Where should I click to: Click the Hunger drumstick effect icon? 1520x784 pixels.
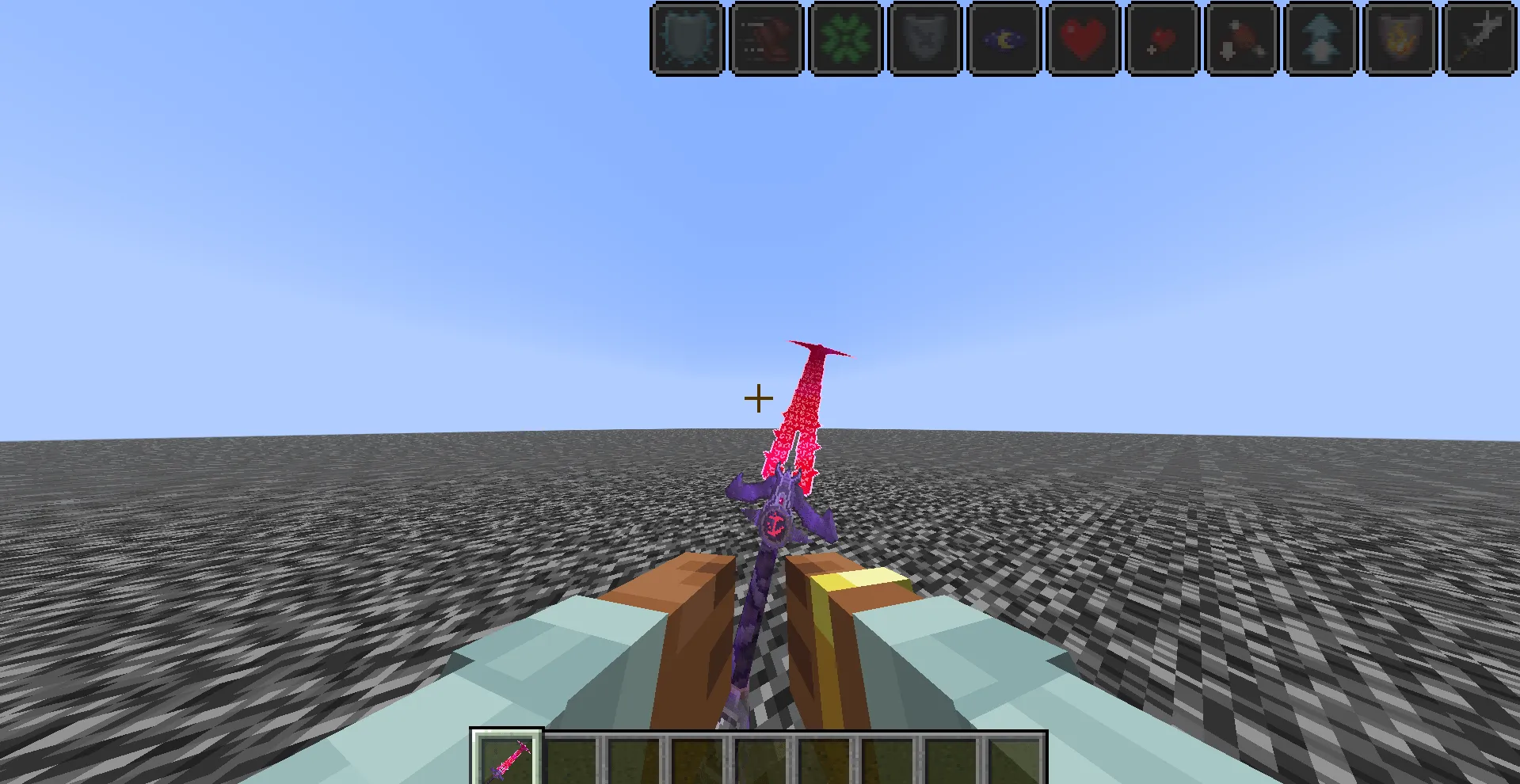1241,38
